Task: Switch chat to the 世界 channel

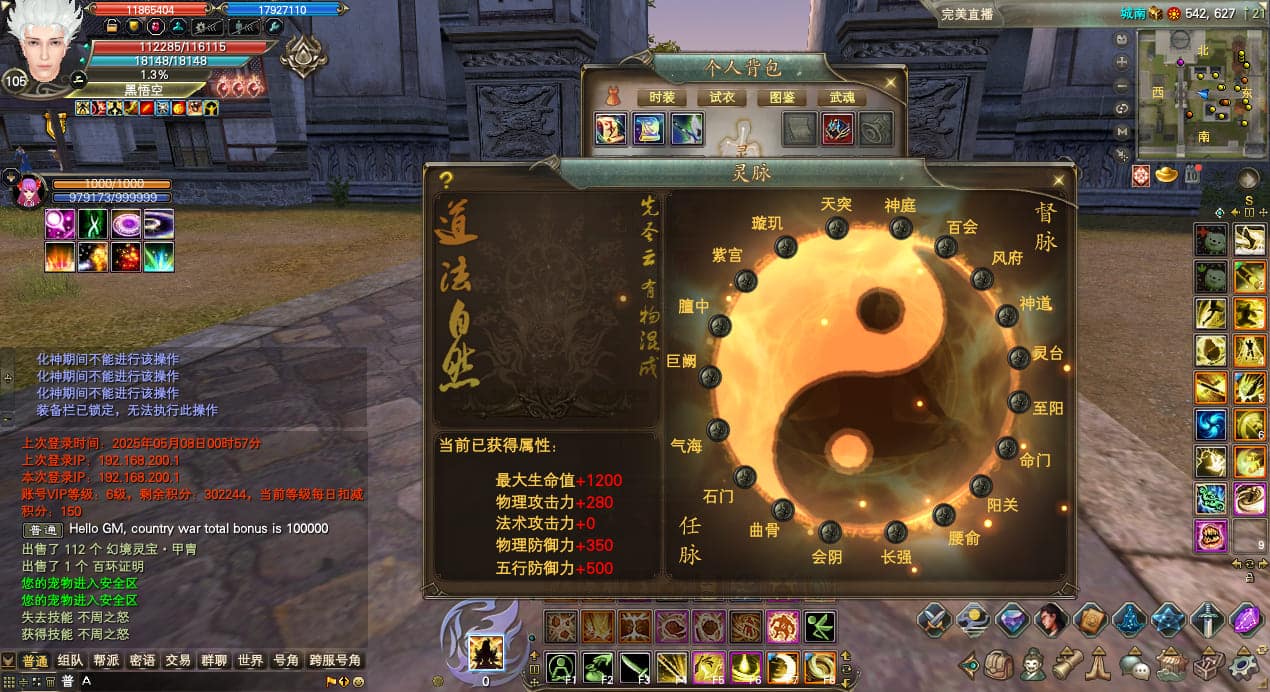Action: coord(250,661)
